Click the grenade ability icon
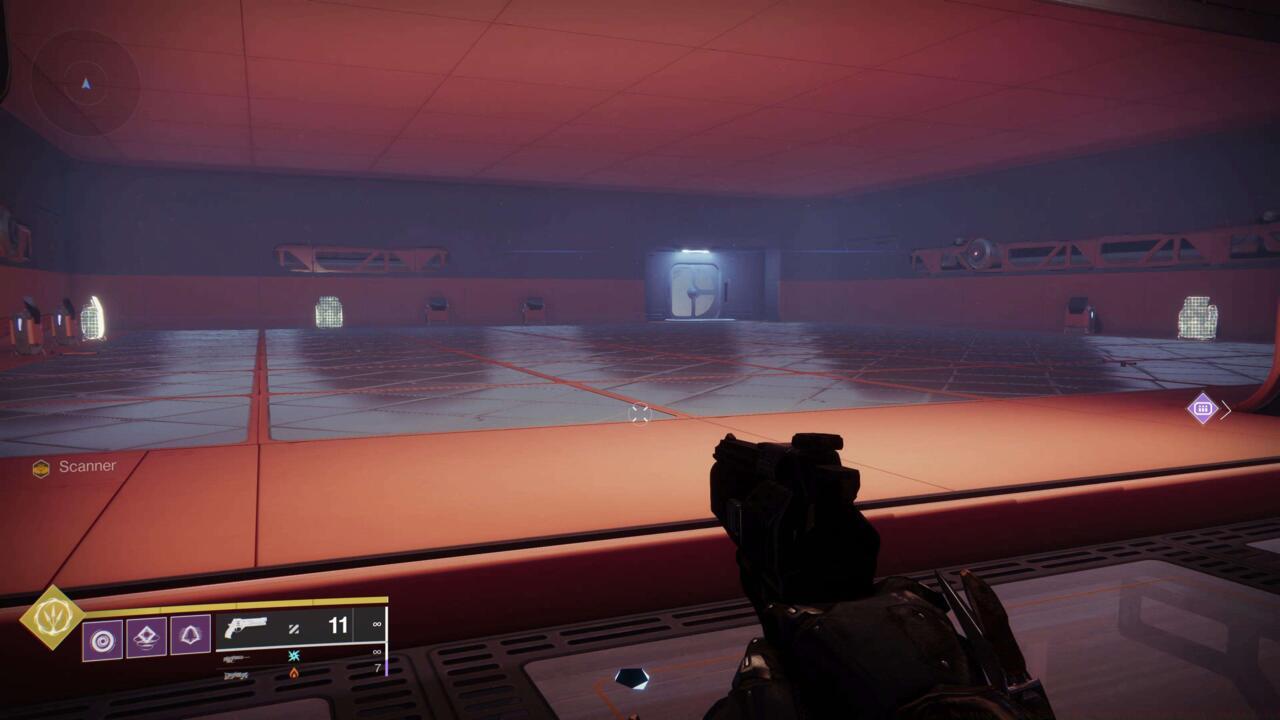This screenshot has width=1280, height=720. tap(146, 636)
